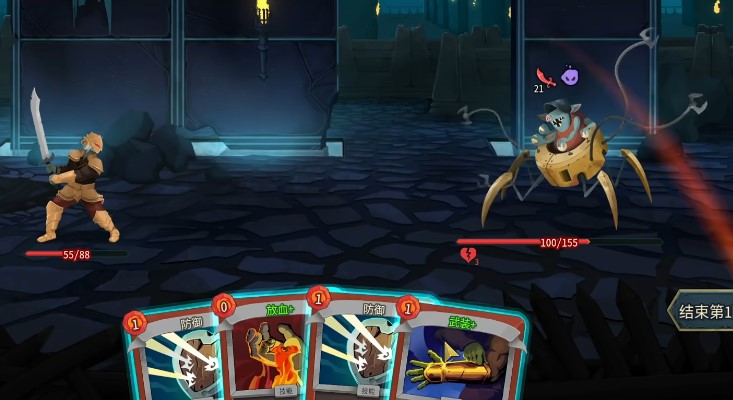Image resolution: width=733 pixels, height=400 pixels.
Task: Inspect the broken heart debuff icon
Action: pyautogui.click(x=467, y=256)
